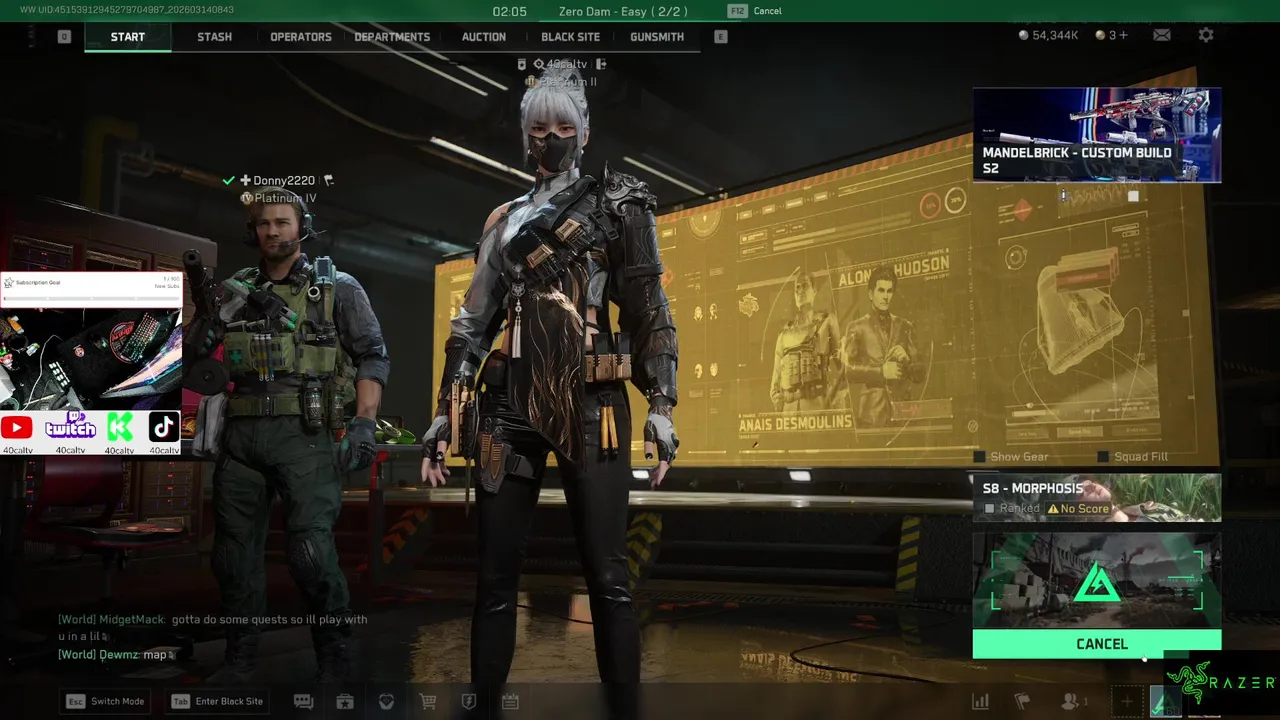Select the Black Site tab
The image size is (1280, 720).
click(x=570, y=37)
